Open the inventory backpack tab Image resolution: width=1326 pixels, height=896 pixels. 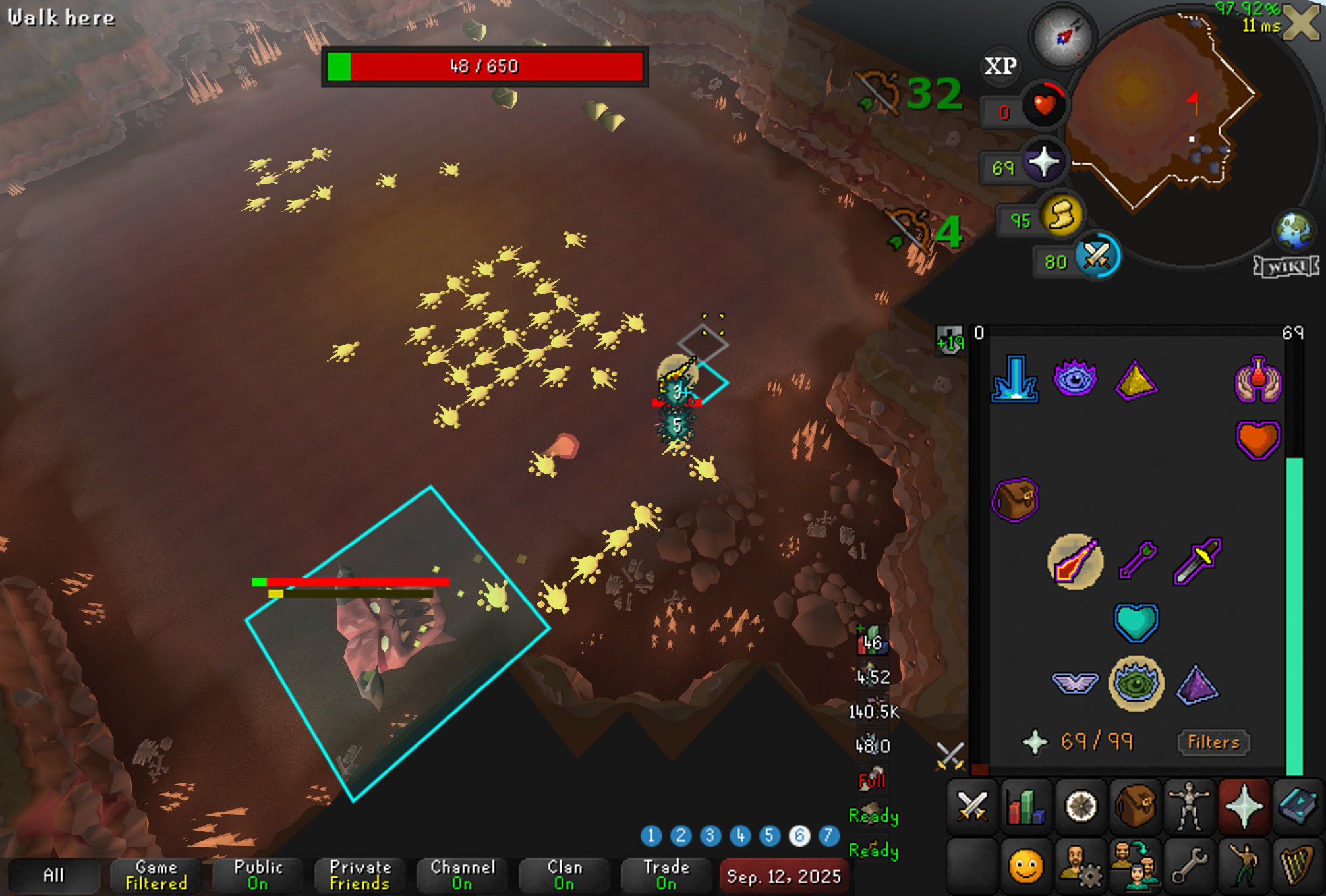1135,806
